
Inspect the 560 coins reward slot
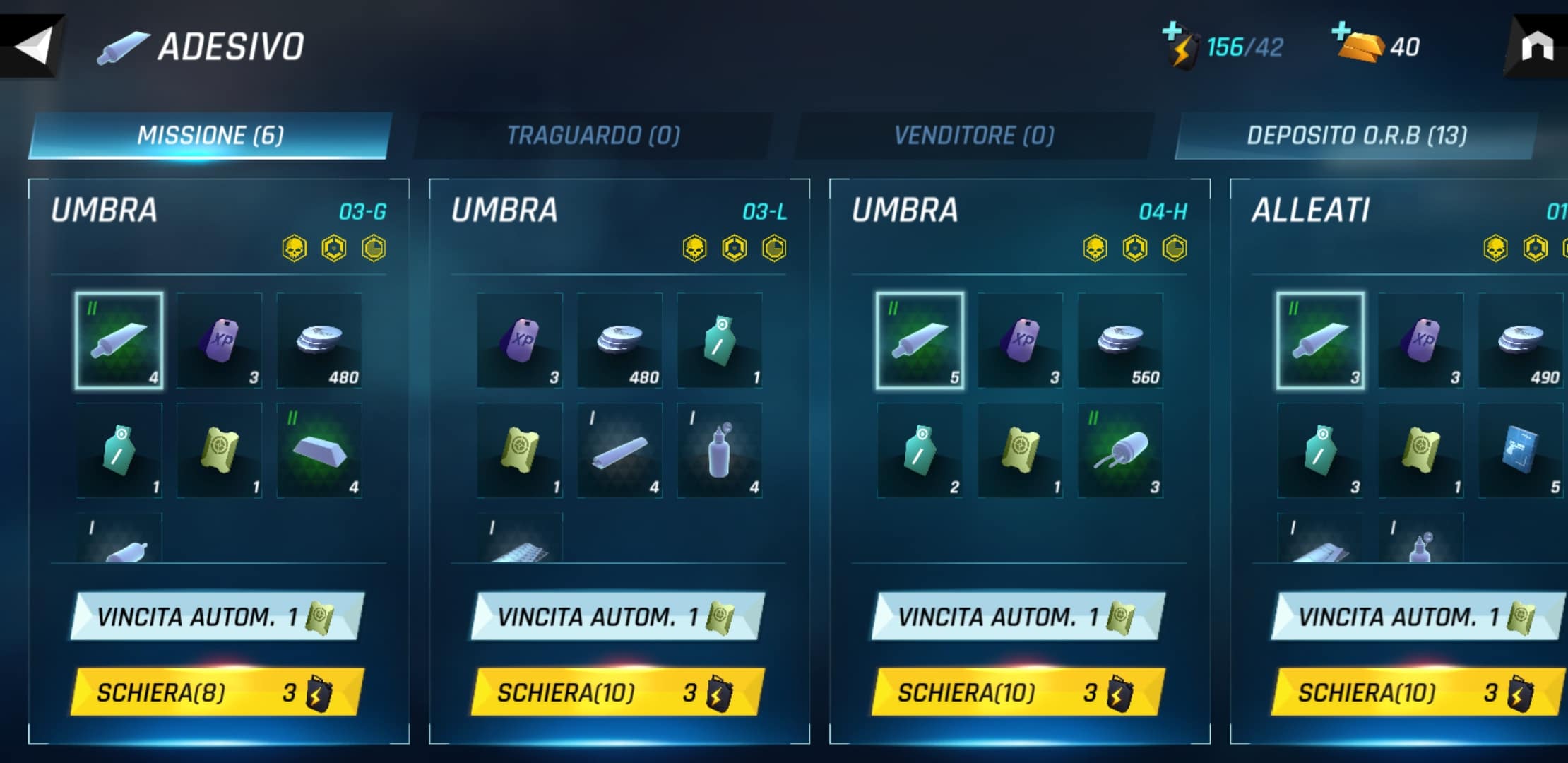tap(1120, 341)
